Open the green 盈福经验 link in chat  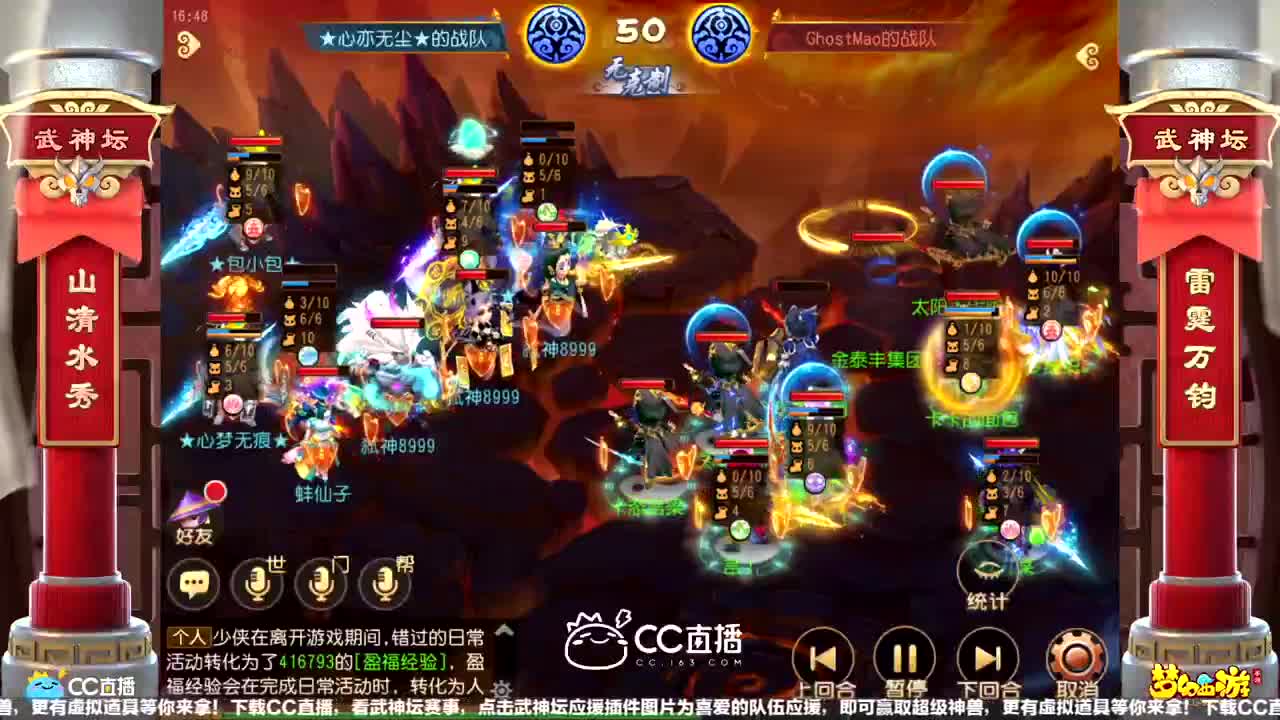pos(400,660)
